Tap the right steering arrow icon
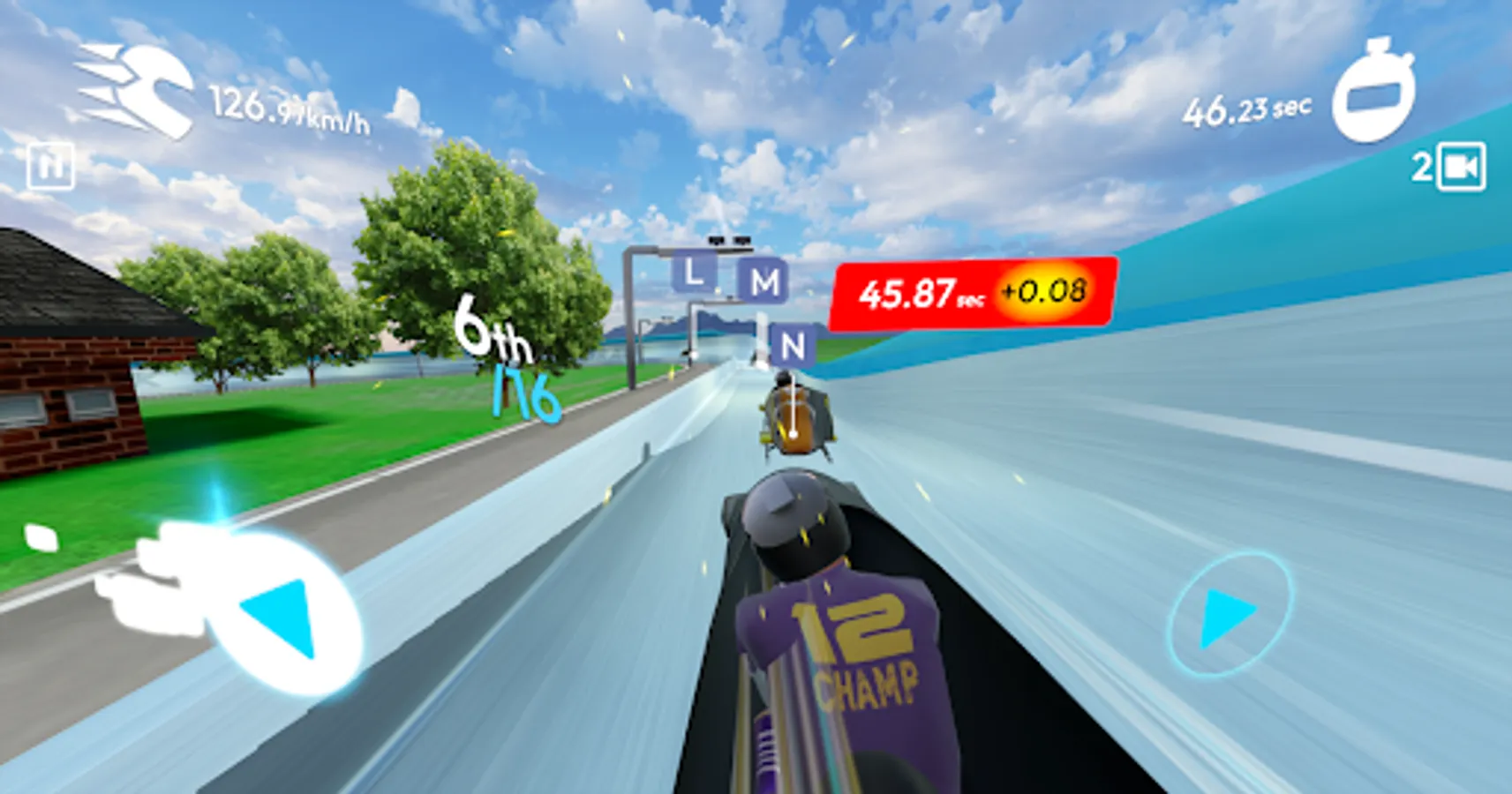This screenshot has height=794, width=1512. pos(1227,617)
